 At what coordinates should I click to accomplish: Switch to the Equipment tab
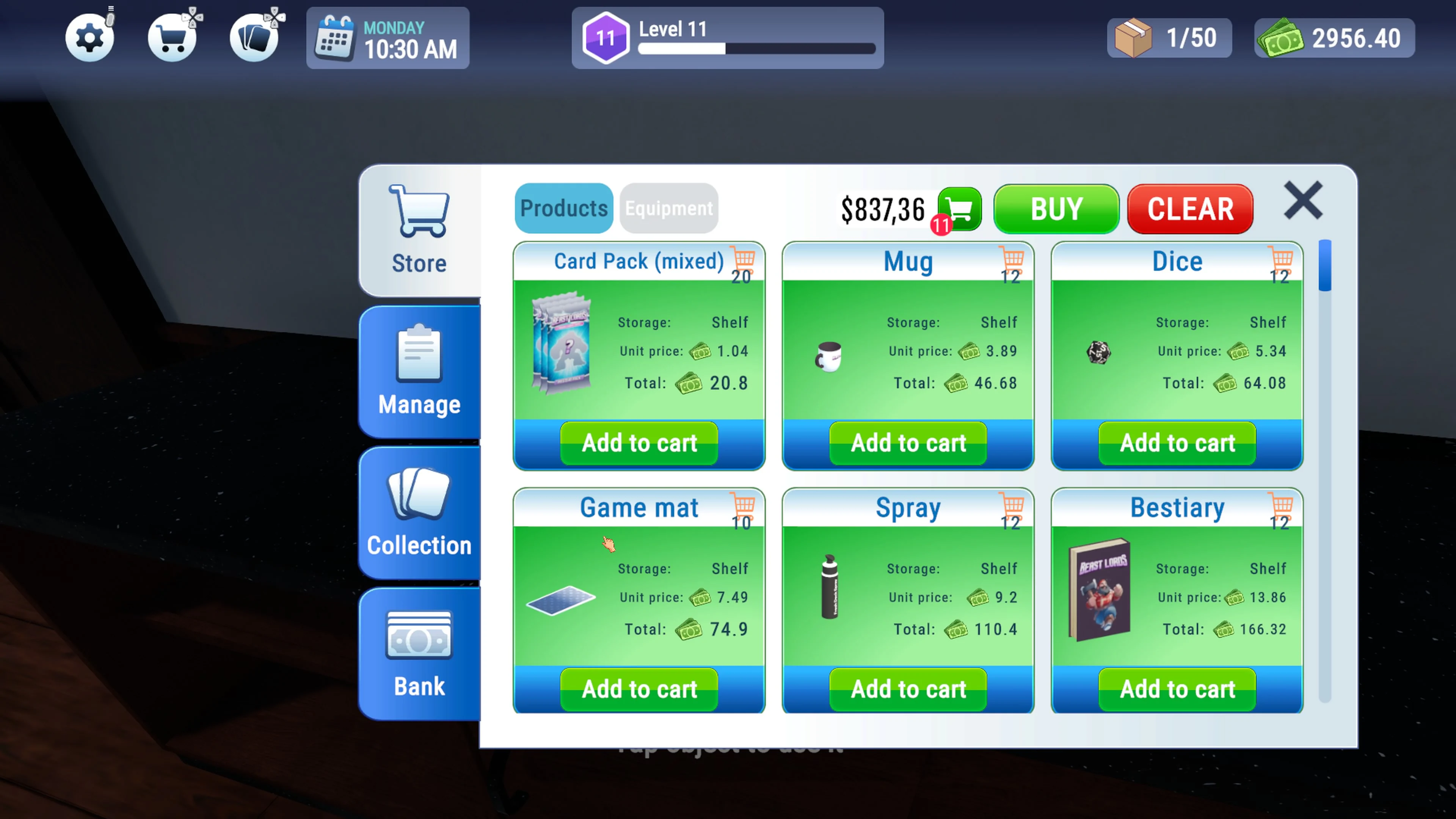tap(668, 208)
